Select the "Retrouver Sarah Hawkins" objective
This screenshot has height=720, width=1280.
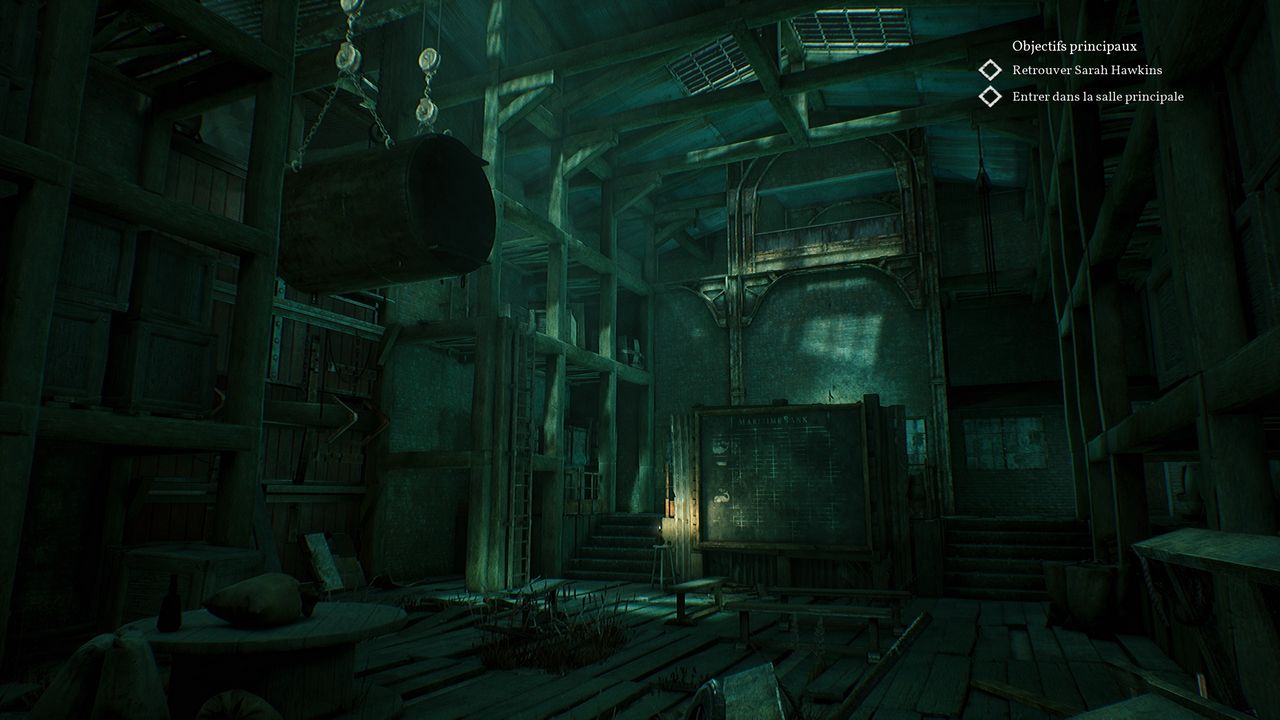1086,70
